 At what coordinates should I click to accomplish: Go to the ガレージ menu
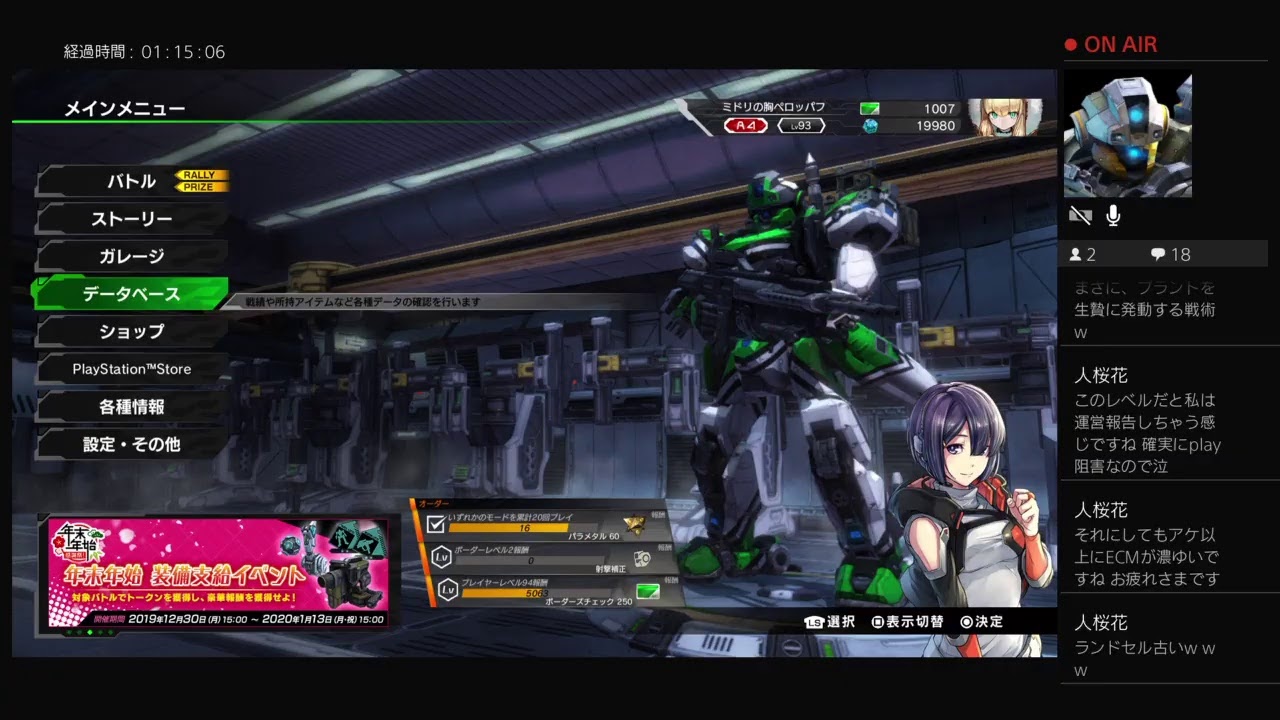(x=132, y=256)
